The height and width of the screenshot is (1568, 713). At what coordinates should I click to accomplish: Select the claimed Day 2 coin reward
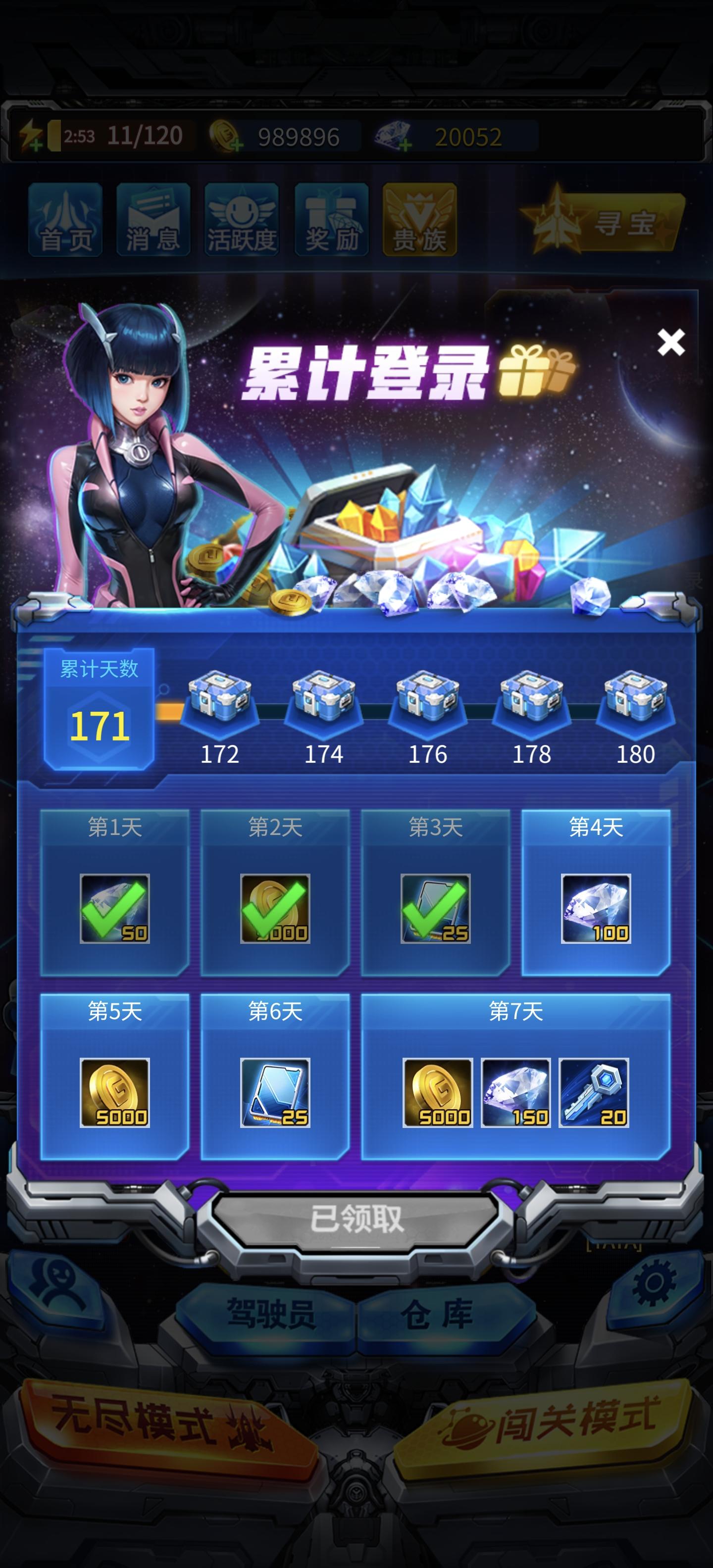tap(275, 911)
